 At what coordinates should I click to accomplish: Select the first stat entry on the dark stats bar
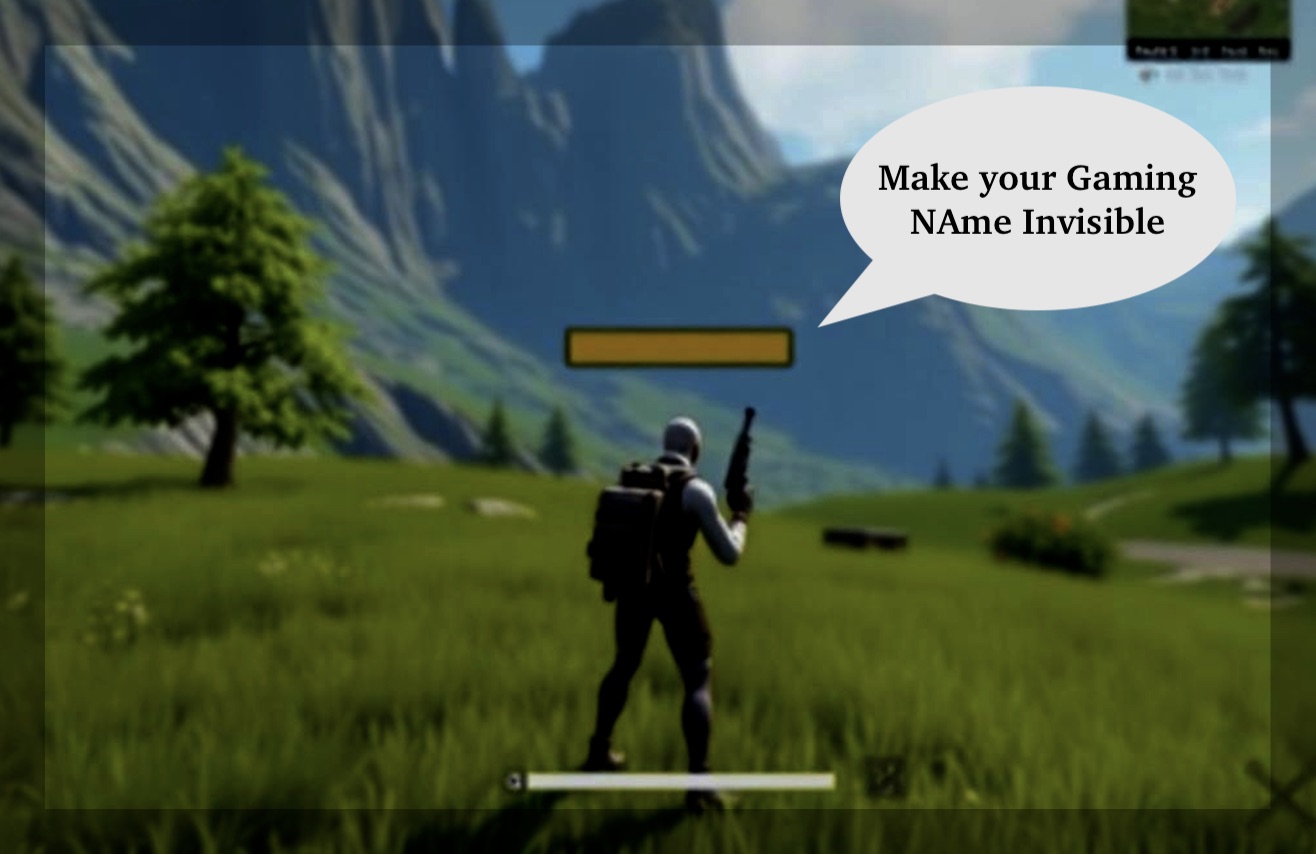click(x=1155, y=49)
